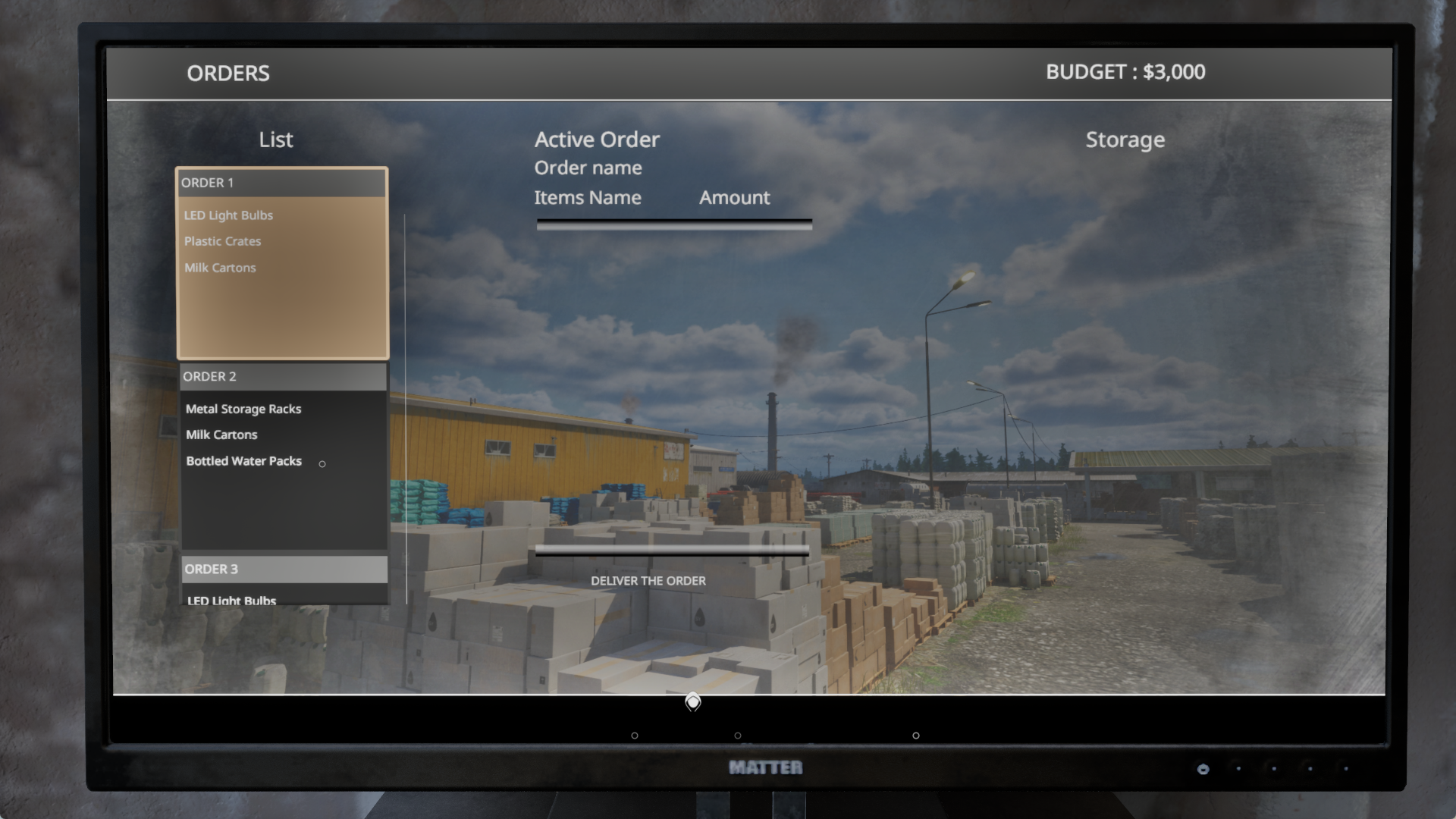Viewport: 1456px width, 819px height.
Task: Click the Items Name column header
Action: (588, 197)
